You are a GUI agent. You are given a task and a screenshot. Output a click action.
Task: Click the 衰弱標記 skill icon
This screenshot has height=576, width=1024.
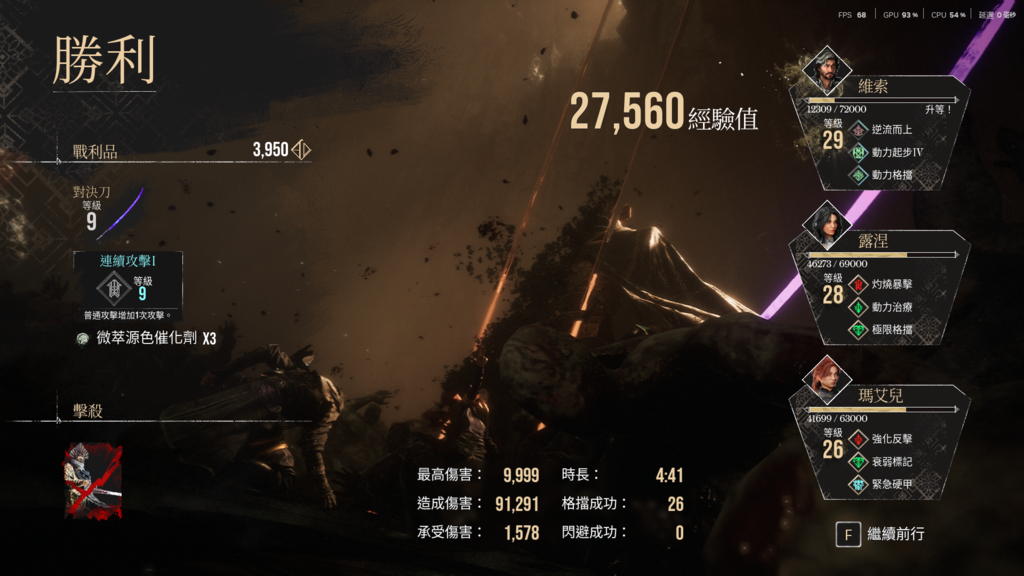pyautogui.click(x=859, y=462)
